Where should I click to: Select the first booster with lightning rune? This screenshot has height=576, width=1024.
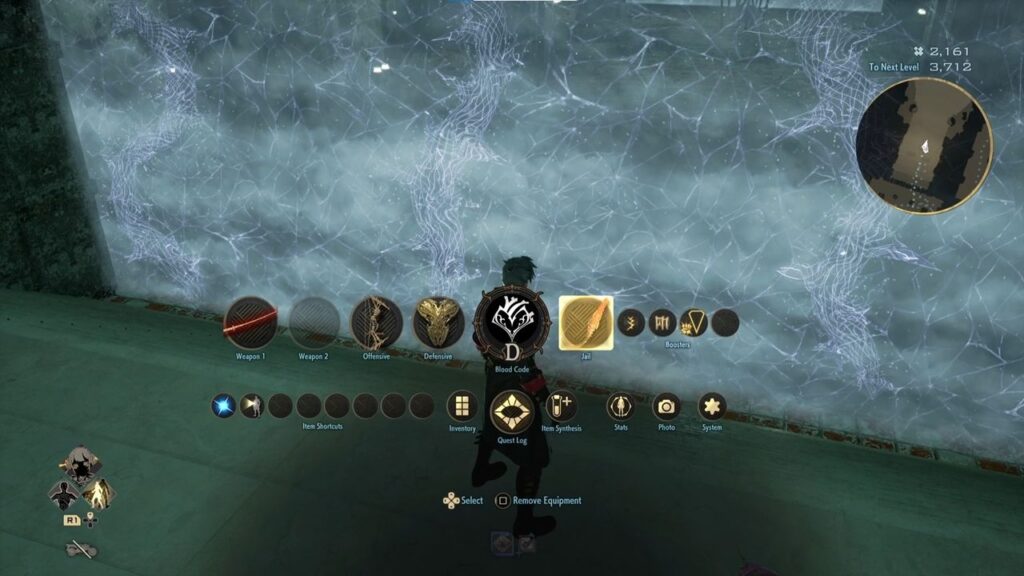(631, 322)
